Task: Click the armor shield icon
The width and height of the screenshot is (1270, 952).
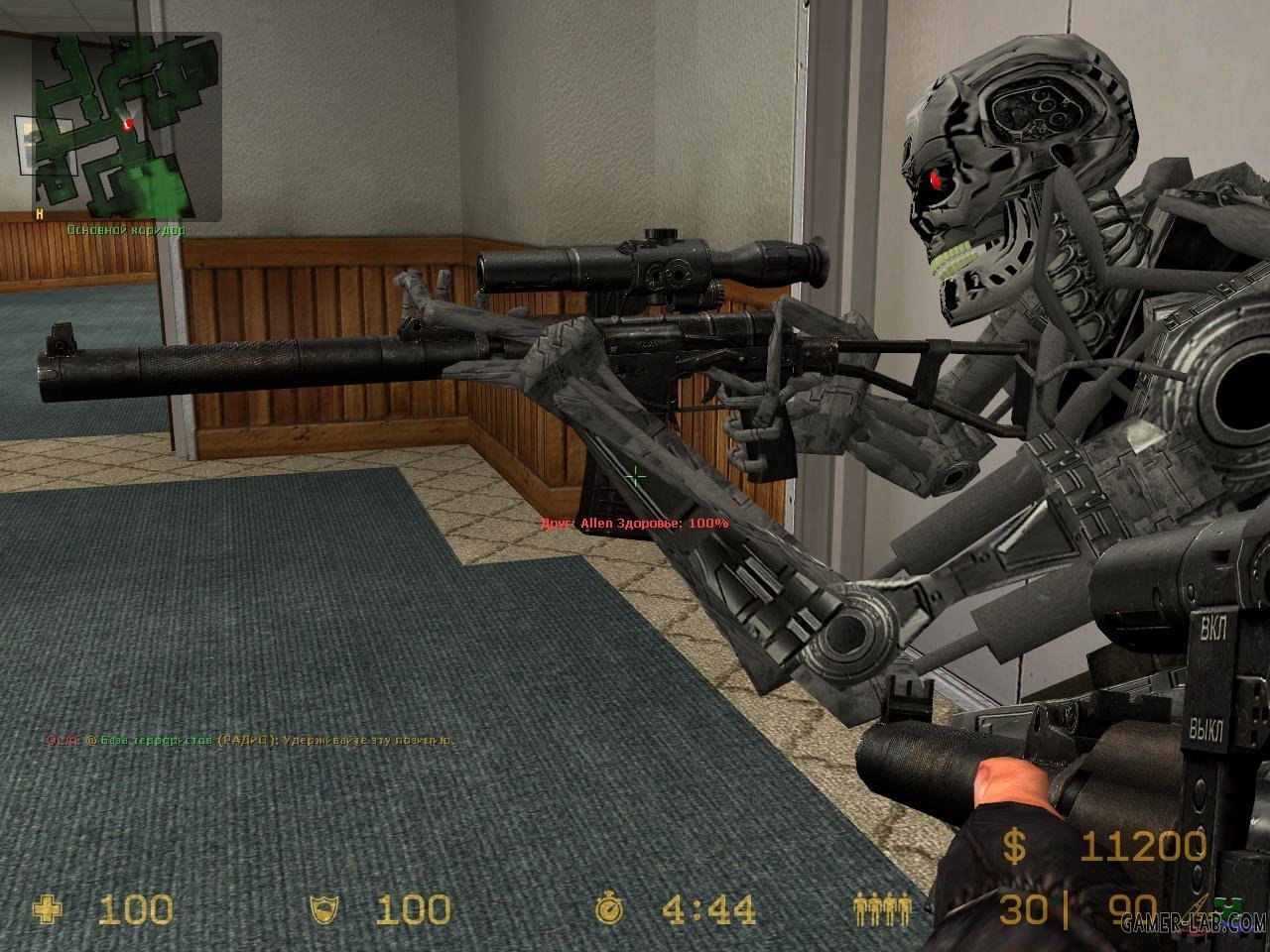Action: [325, 908]
